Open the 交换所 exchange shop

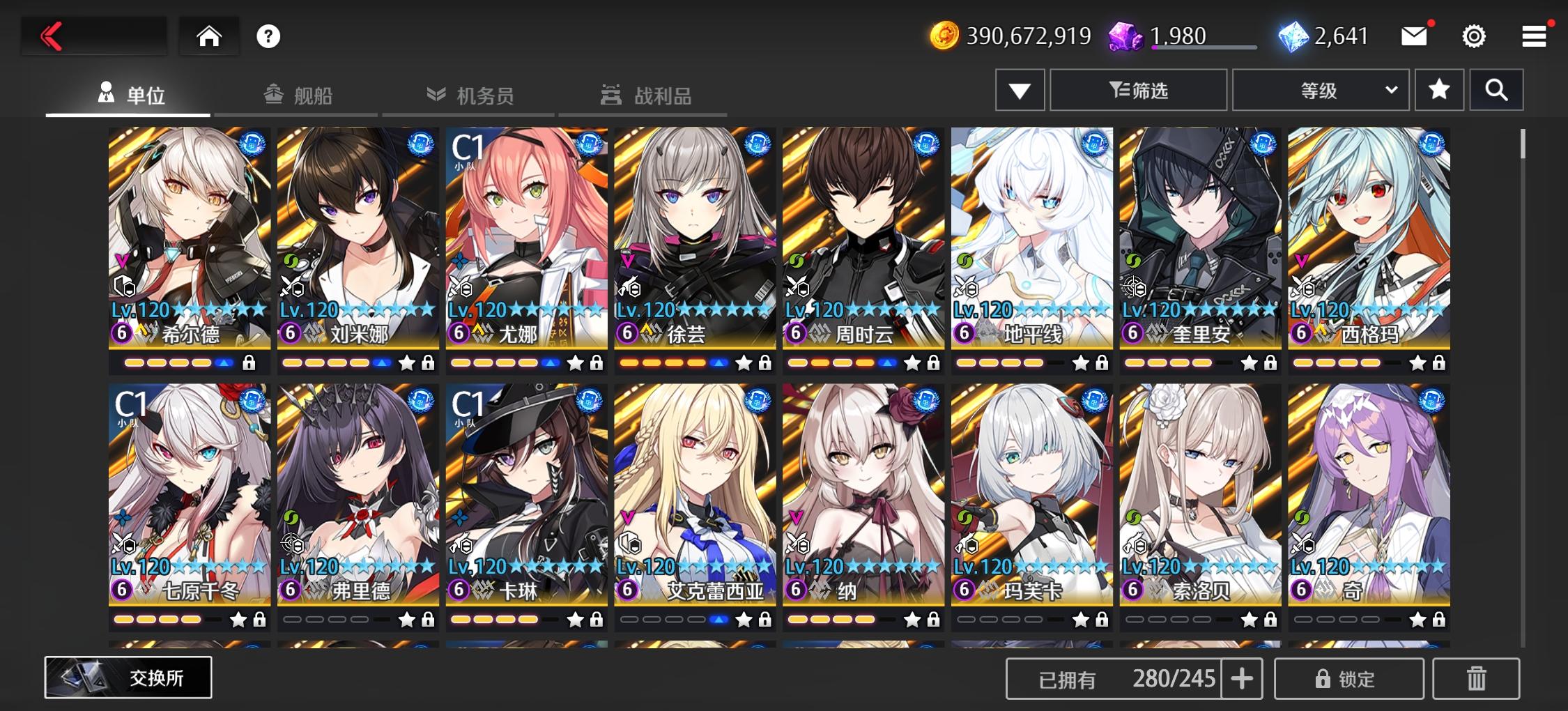pyautogui.click(x=130, y=677)
